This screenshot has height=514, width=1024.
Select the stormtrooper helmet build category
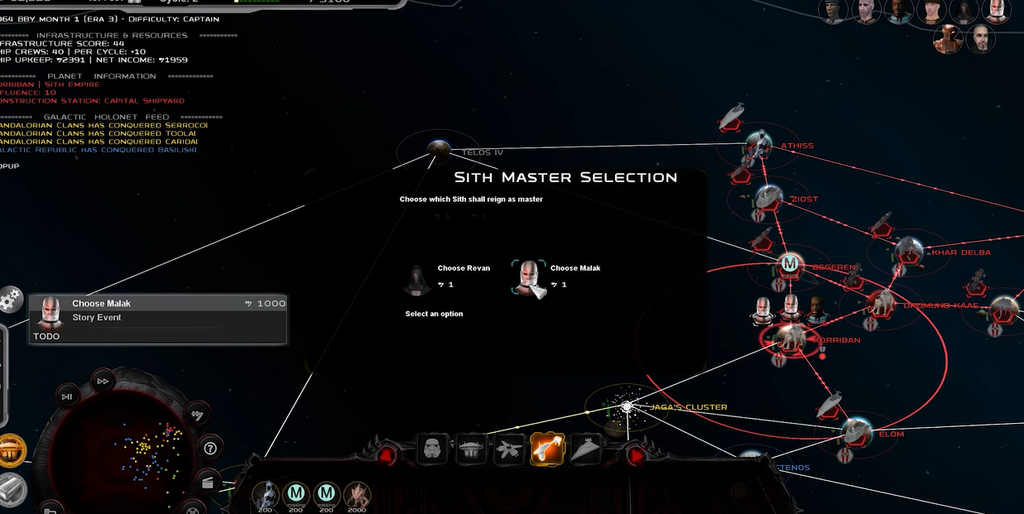pos(432,450)
